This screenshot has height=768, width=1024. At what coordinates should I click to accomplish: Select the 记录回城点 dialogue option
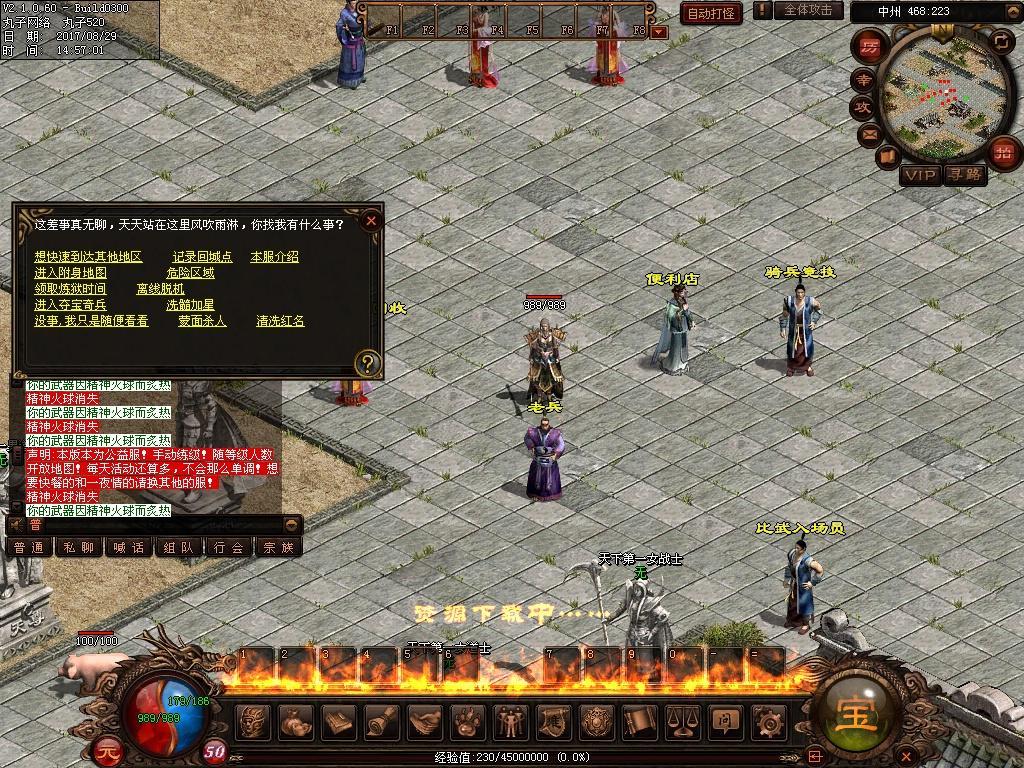point(202,257)
